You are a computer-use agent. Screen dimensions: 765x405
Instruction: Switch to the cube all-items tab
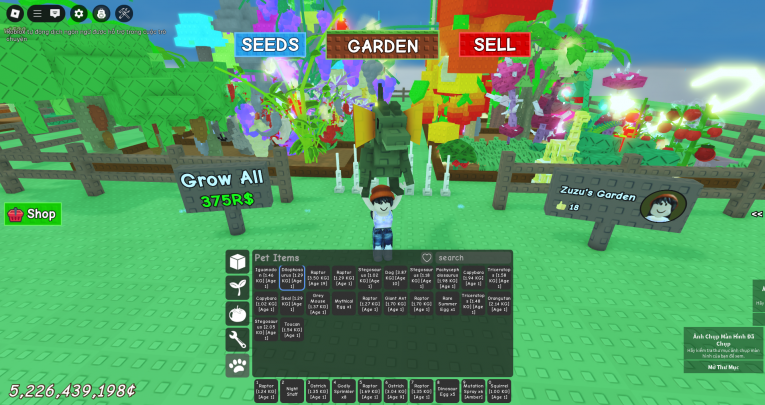click(x=237, y=261)
